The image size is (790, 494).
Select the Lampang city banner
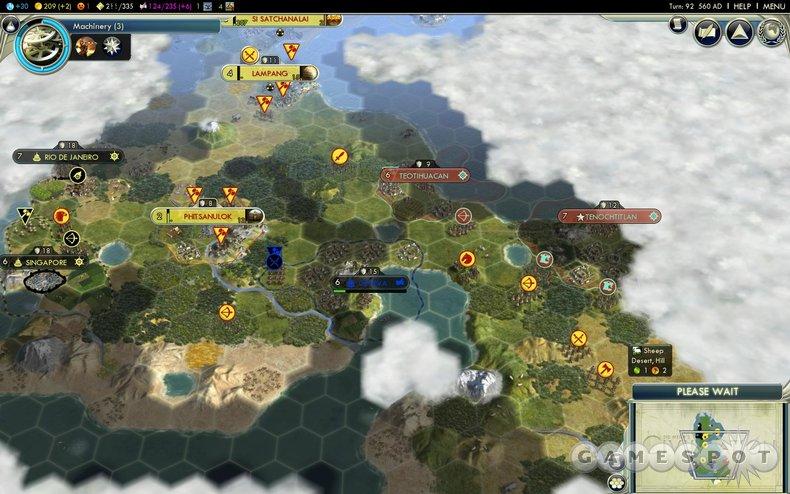(x=270, y=73)
